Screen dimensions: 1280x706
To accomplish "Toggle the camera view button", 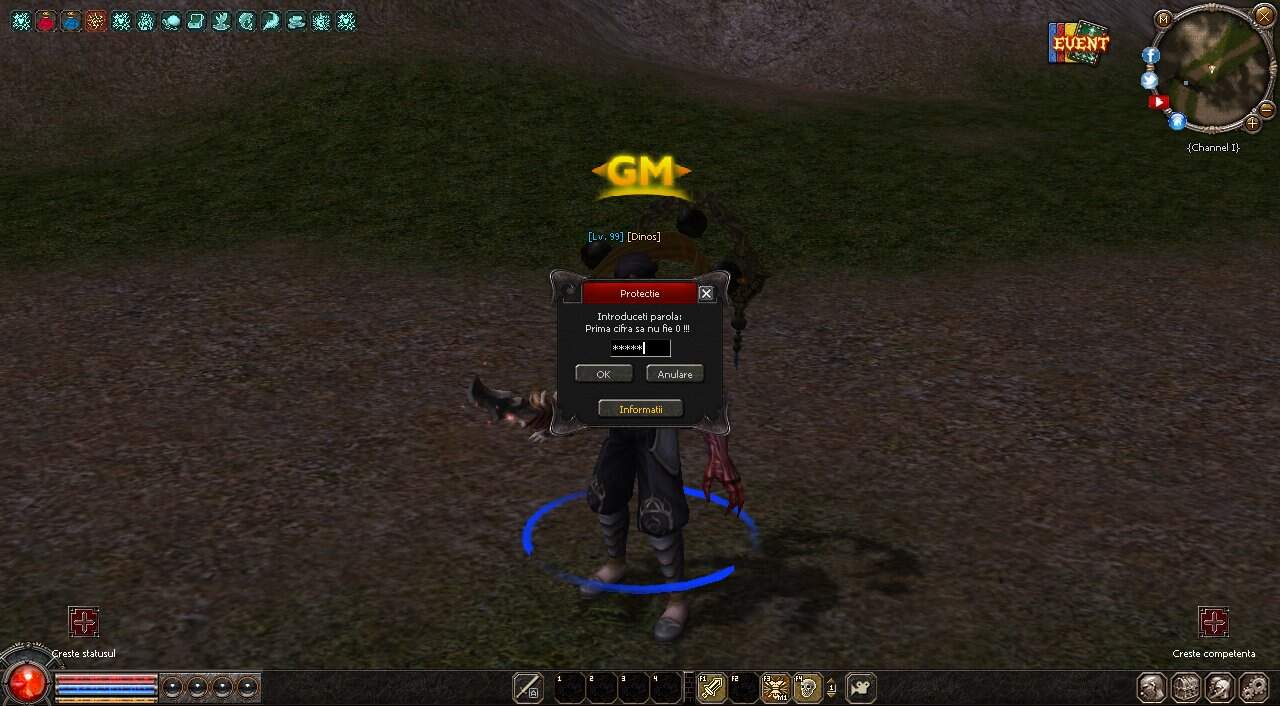I will pyautogui.click(x=860, y=688).
